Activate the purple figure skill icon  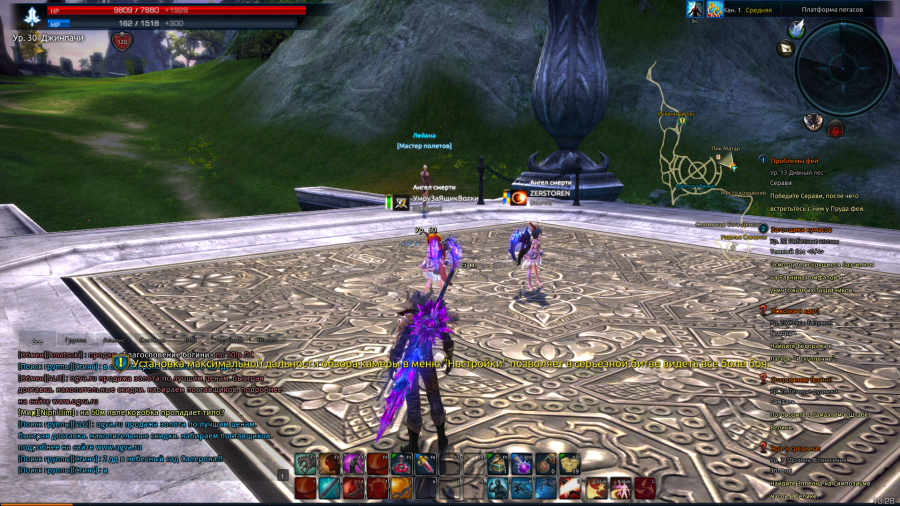(353, 463)
